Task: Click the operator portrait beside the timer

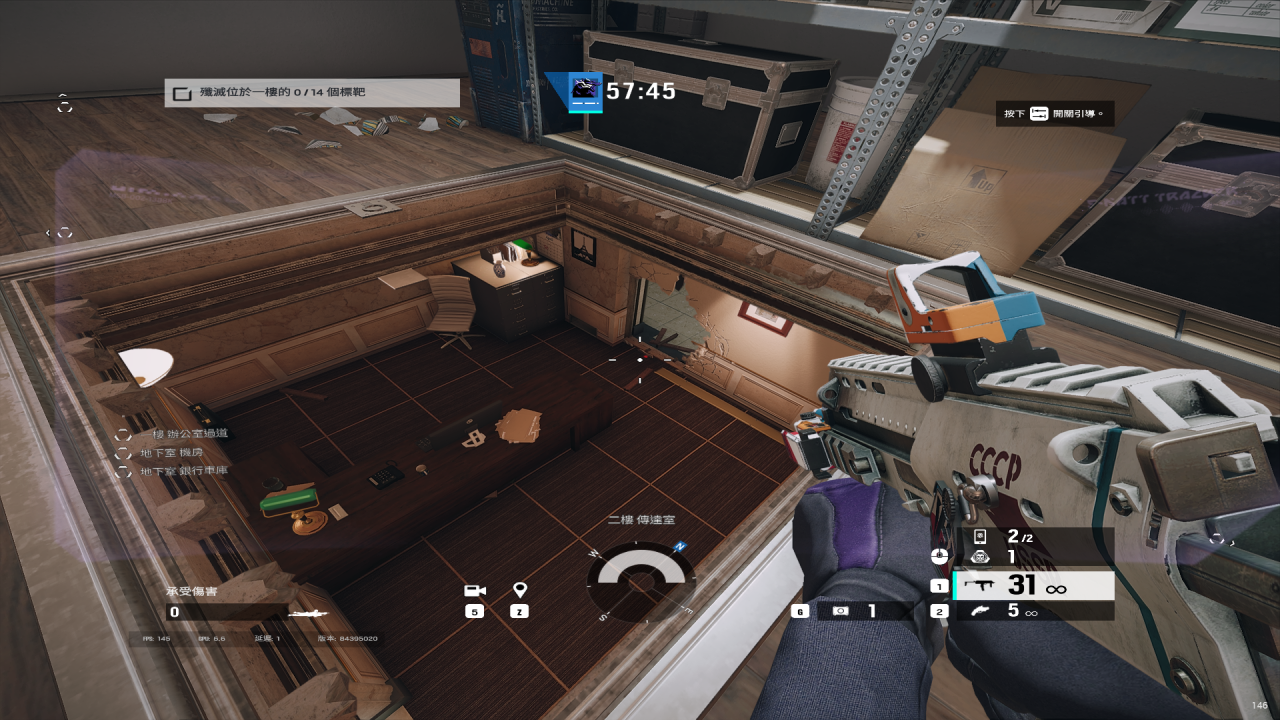Action: (x=585, y=91)
